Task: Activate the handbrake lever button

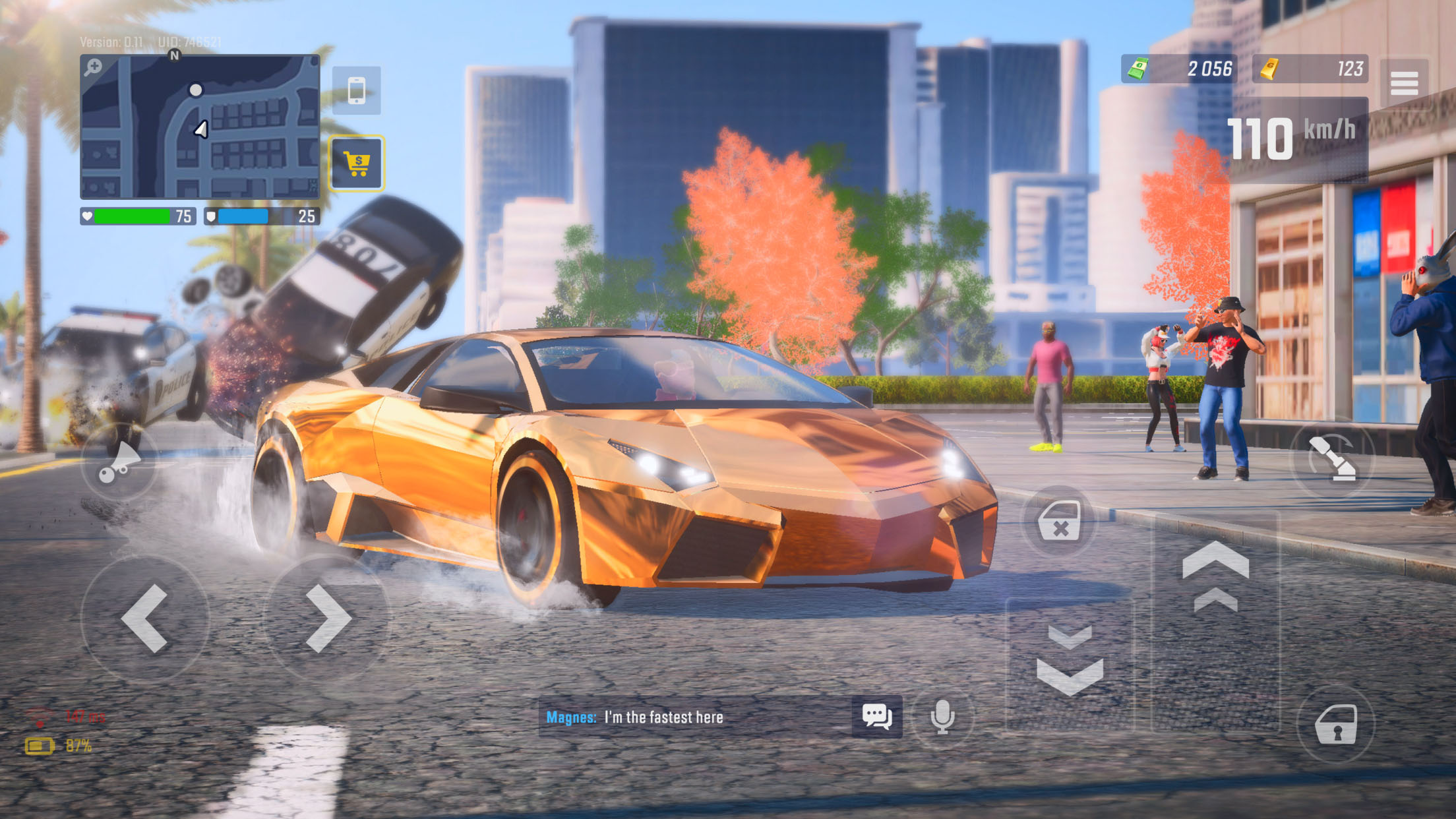Action: pyautogui.click(x=1332, y=458)
